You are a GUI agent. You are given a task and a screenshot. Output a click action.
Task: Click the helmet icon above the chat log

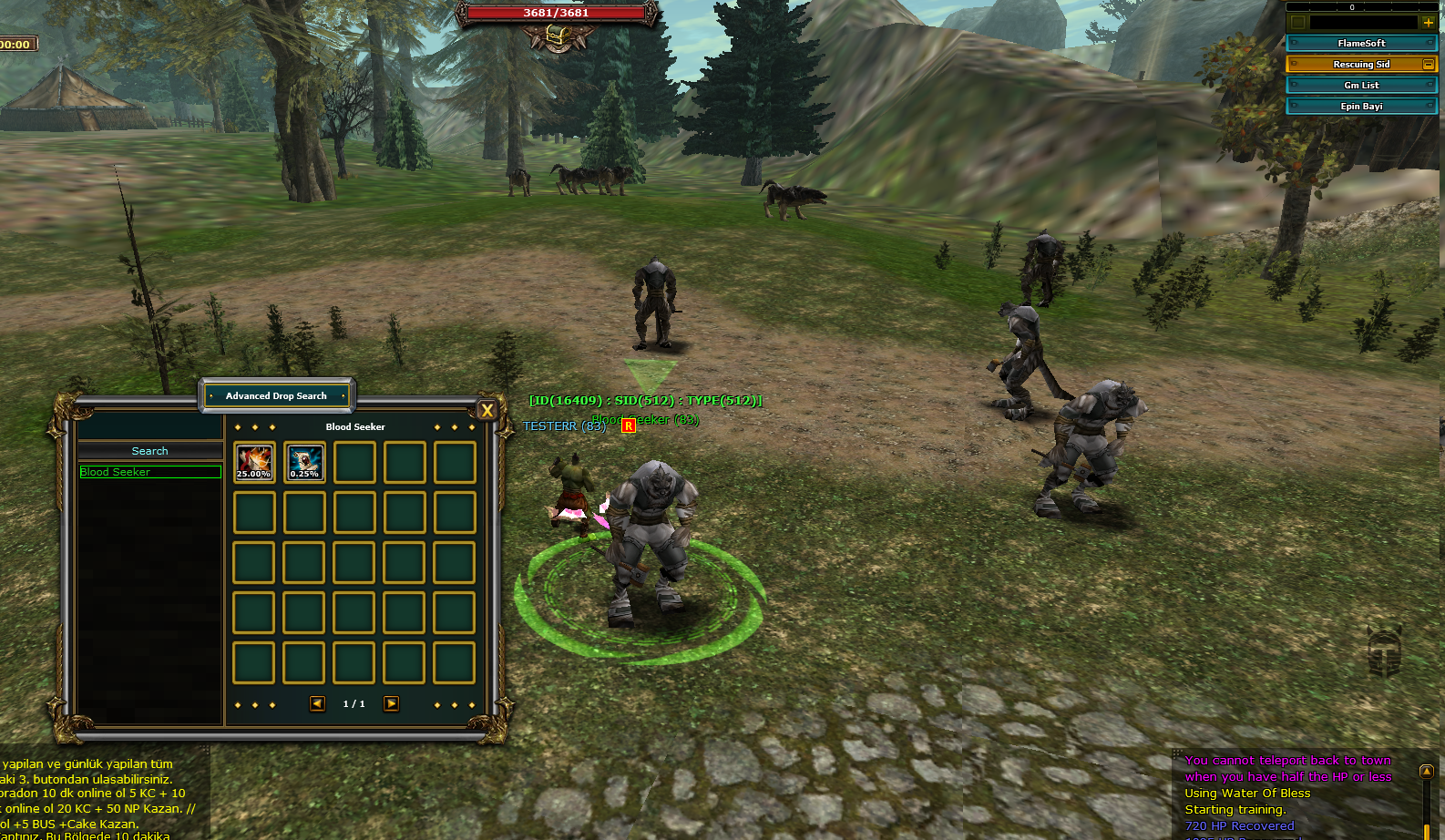(1384, 650)
